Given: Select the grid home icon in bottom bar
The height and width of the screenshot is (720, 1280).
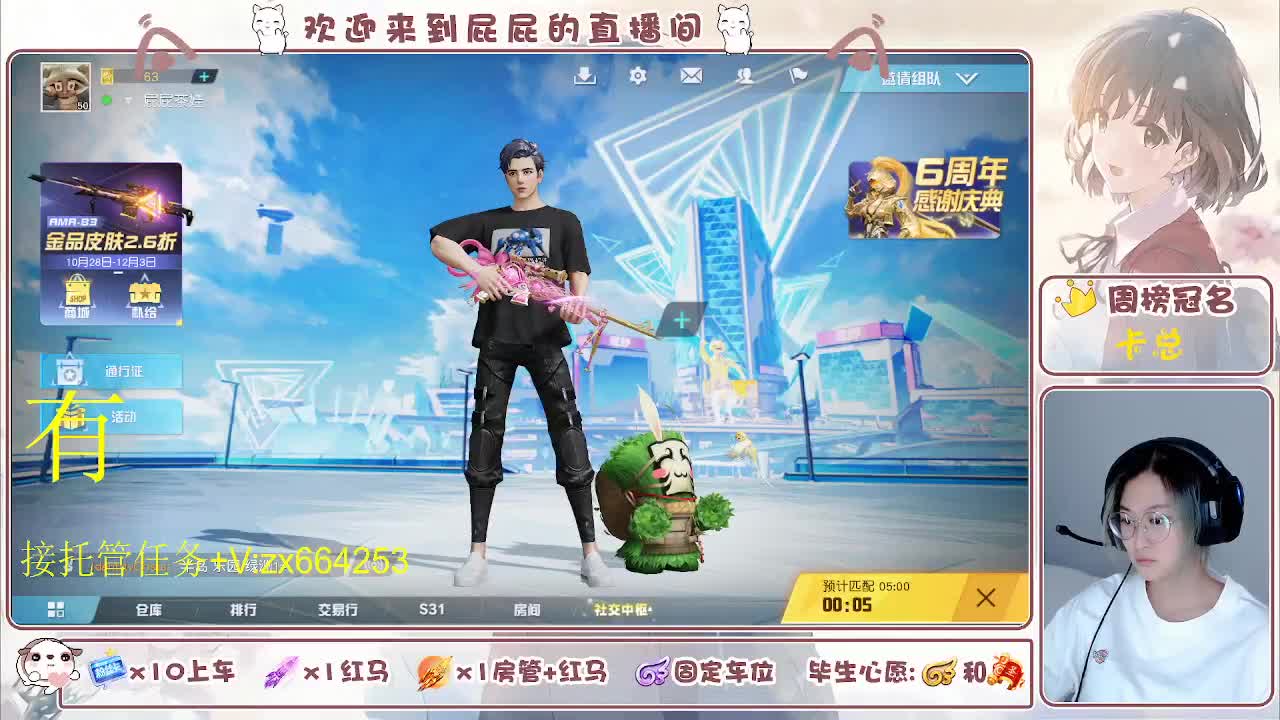Looking at the screenshot, I should click(58, 608).
